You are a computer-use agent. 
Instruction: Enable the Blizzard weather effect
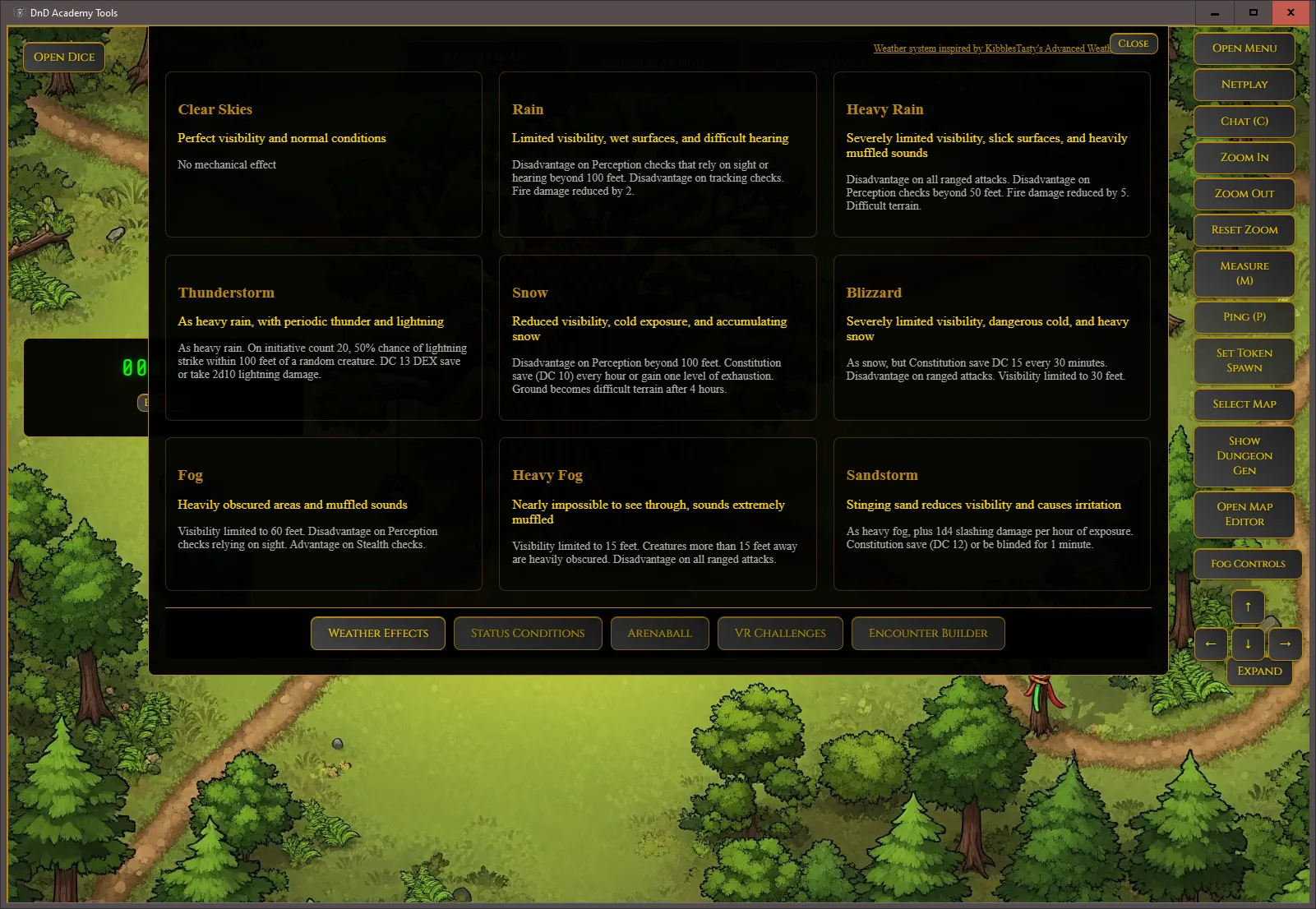991,338
